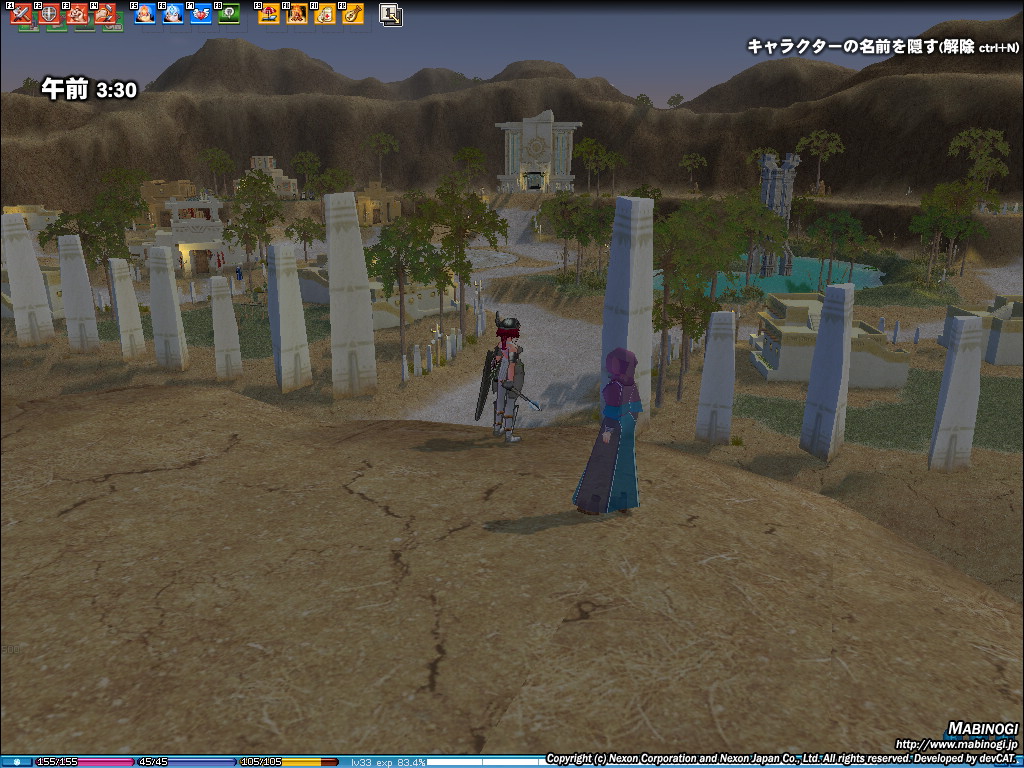Image resolution: width=1024 pixels, height=768 pixels.
Task: Start the campfire skill
Action: click(x=297, y=15)
